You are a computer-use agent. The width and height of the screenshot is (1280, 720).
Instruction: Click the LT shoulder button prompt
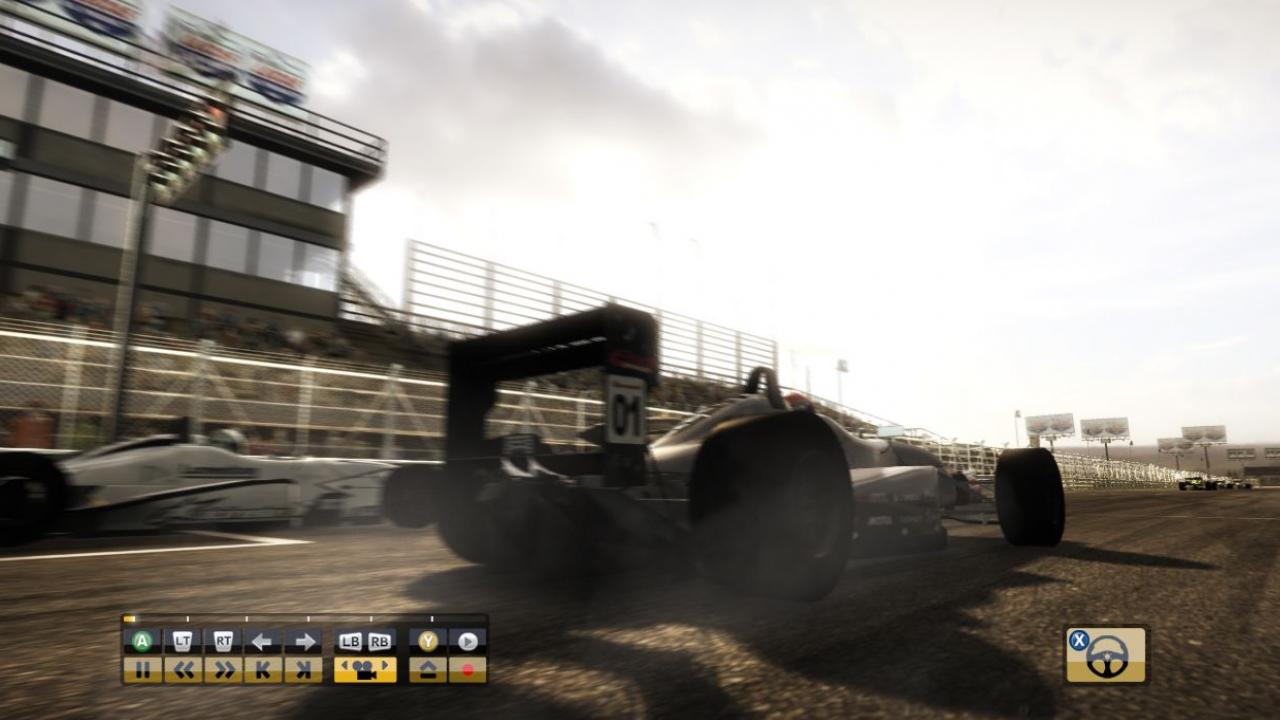[x=181, y=639]
